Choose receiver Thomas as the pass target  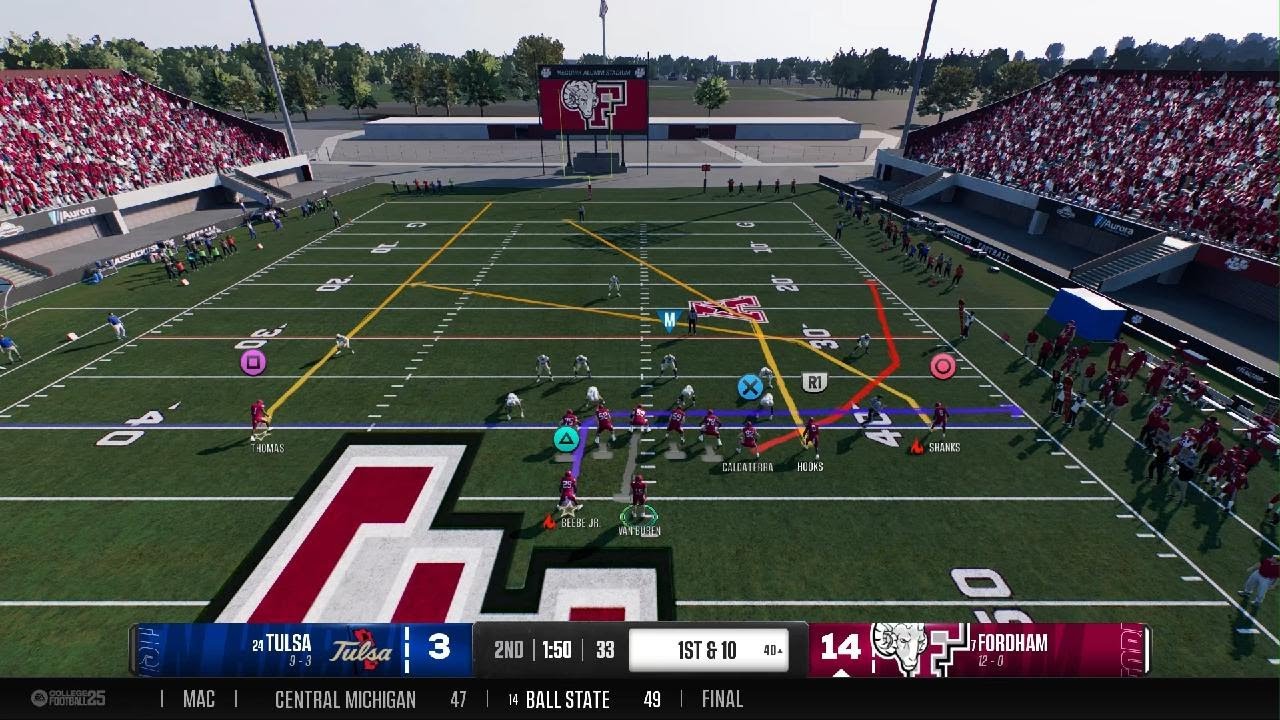[x=259, y=418]
